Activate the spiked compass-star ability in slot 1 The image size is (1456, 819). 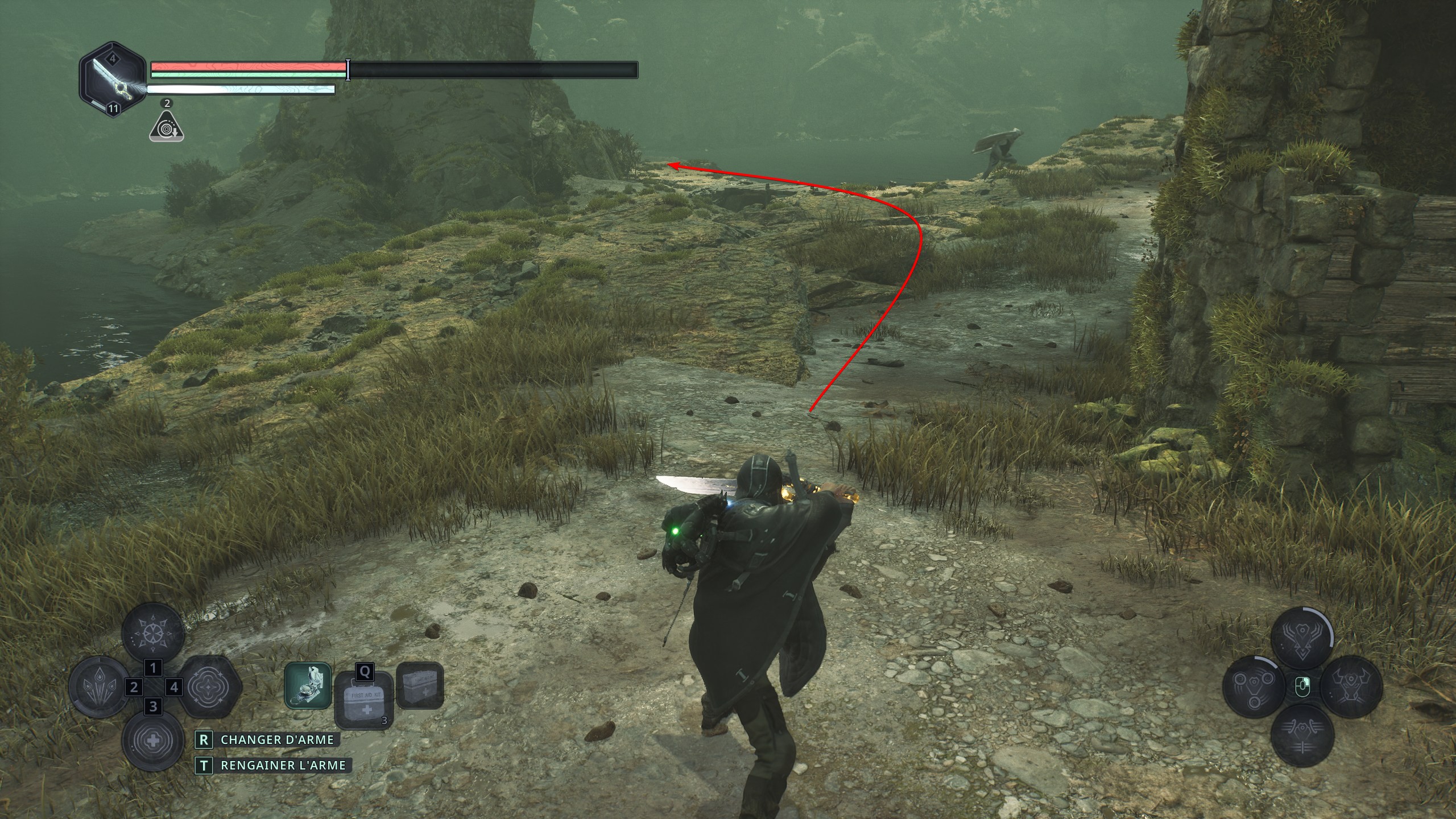(154, 633)
